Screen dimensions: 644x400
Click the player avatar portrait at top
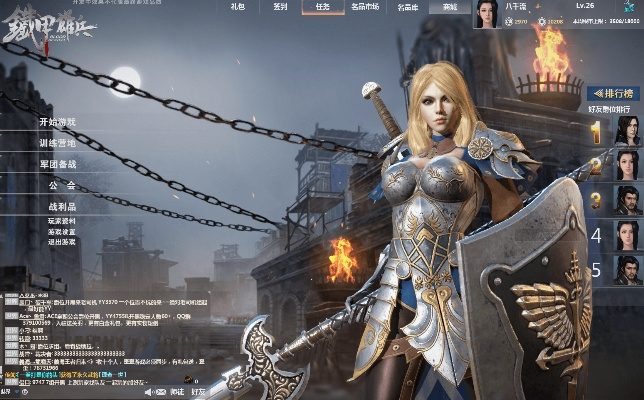(x=487, y=15)
